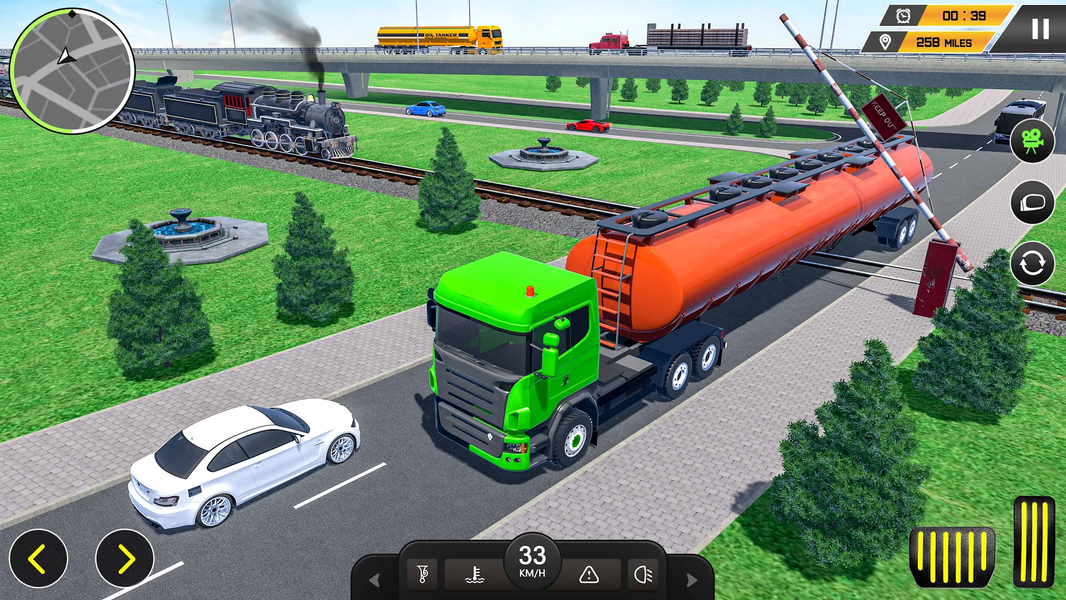The width and height of the screenshot is (1066, 600).
Task: Step on the tall accelerator pedal
Action: tap(1034, 541)
